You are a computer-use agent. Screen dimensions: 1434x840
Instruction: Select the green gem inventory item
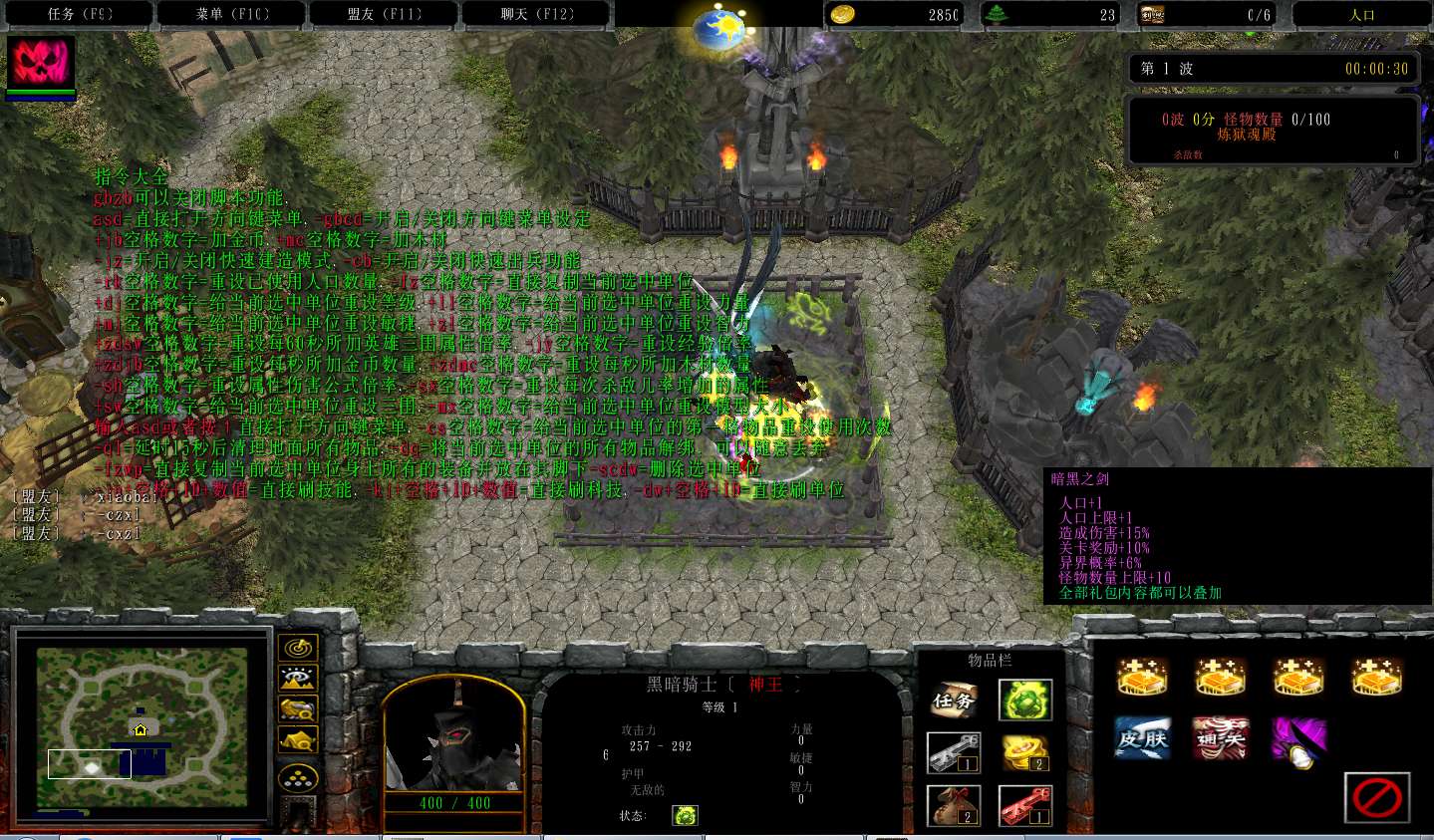click(1025, 700)
